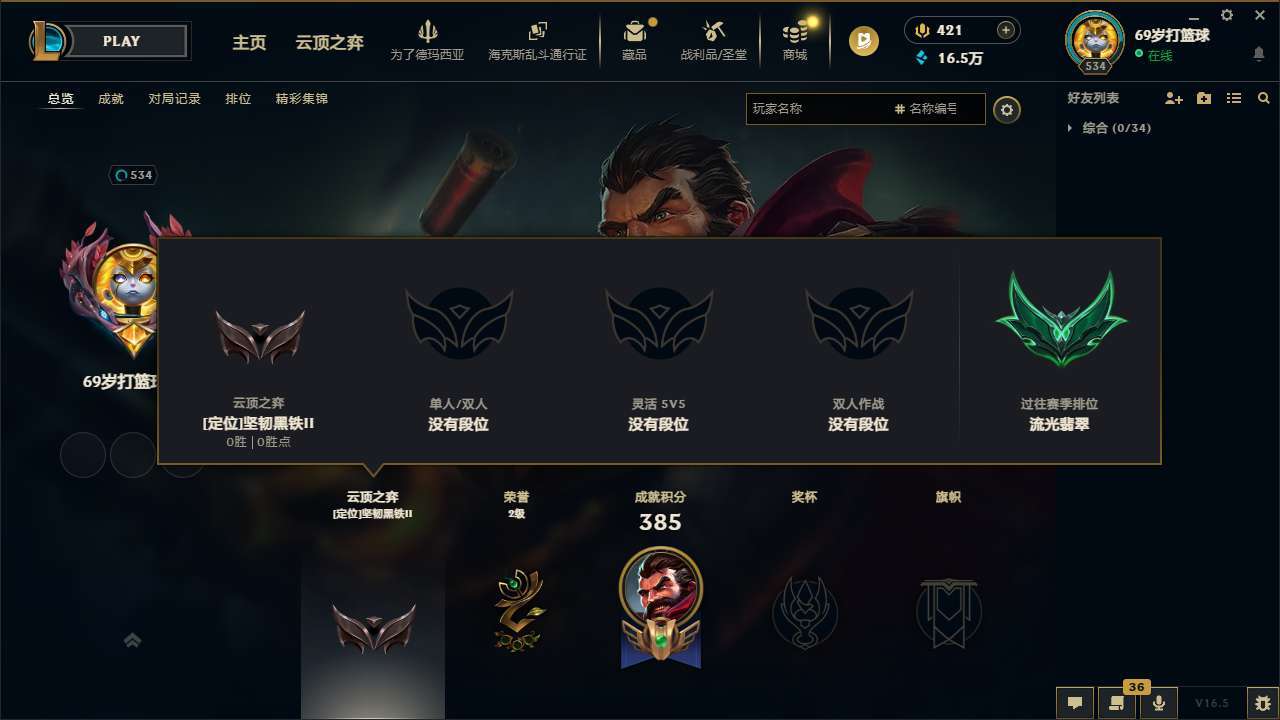Image resolution: width=1280 pixels, height=720 pixels.
Task: Click the PLAY button
Action: [122, 41]
